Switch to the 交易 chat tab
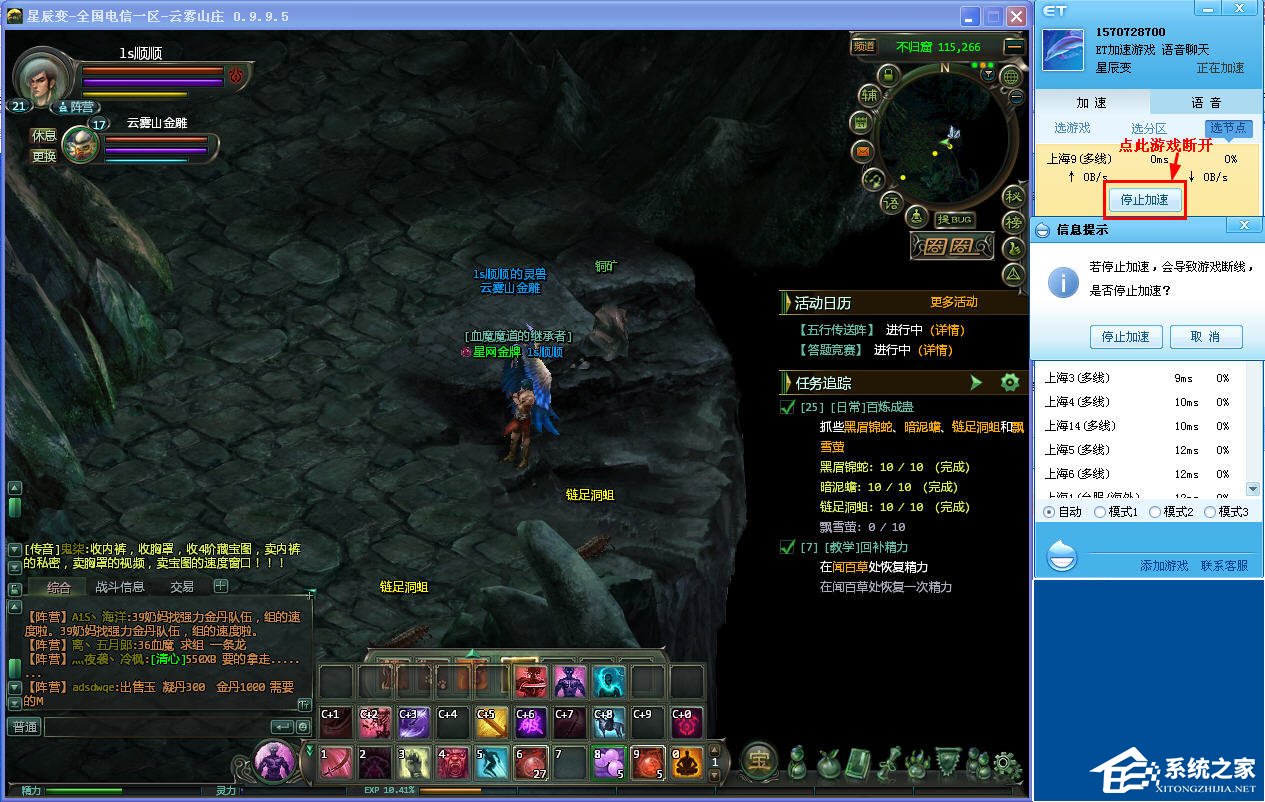 pyautogui.click(x=182, y=587)
